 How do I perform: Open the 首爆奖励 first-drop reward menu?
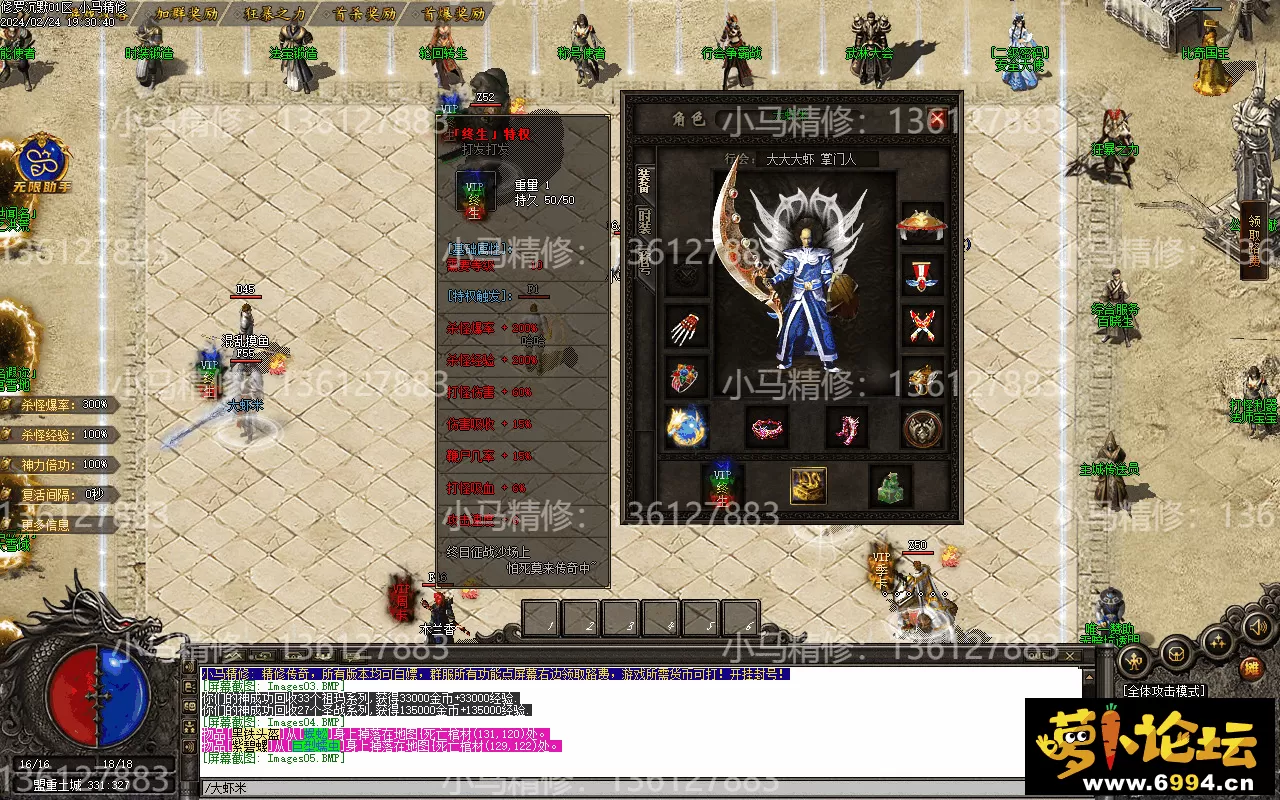453,15
